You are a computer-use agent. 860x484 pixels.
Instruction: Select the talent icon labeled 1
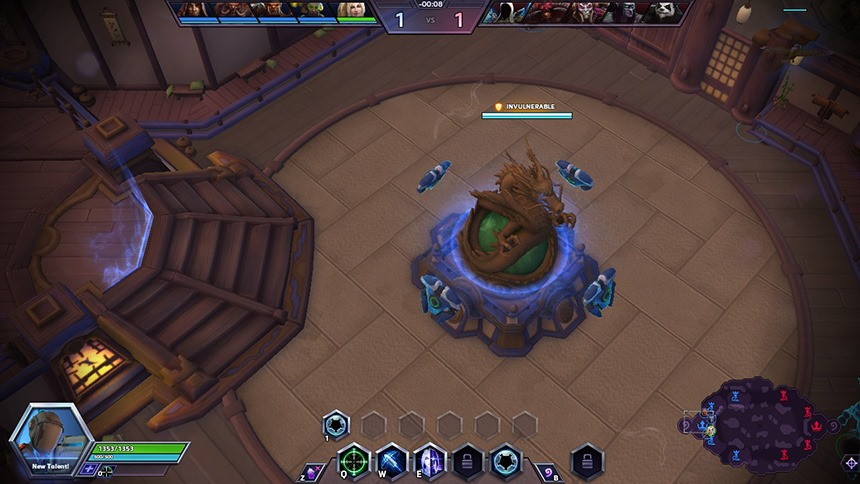335,424
